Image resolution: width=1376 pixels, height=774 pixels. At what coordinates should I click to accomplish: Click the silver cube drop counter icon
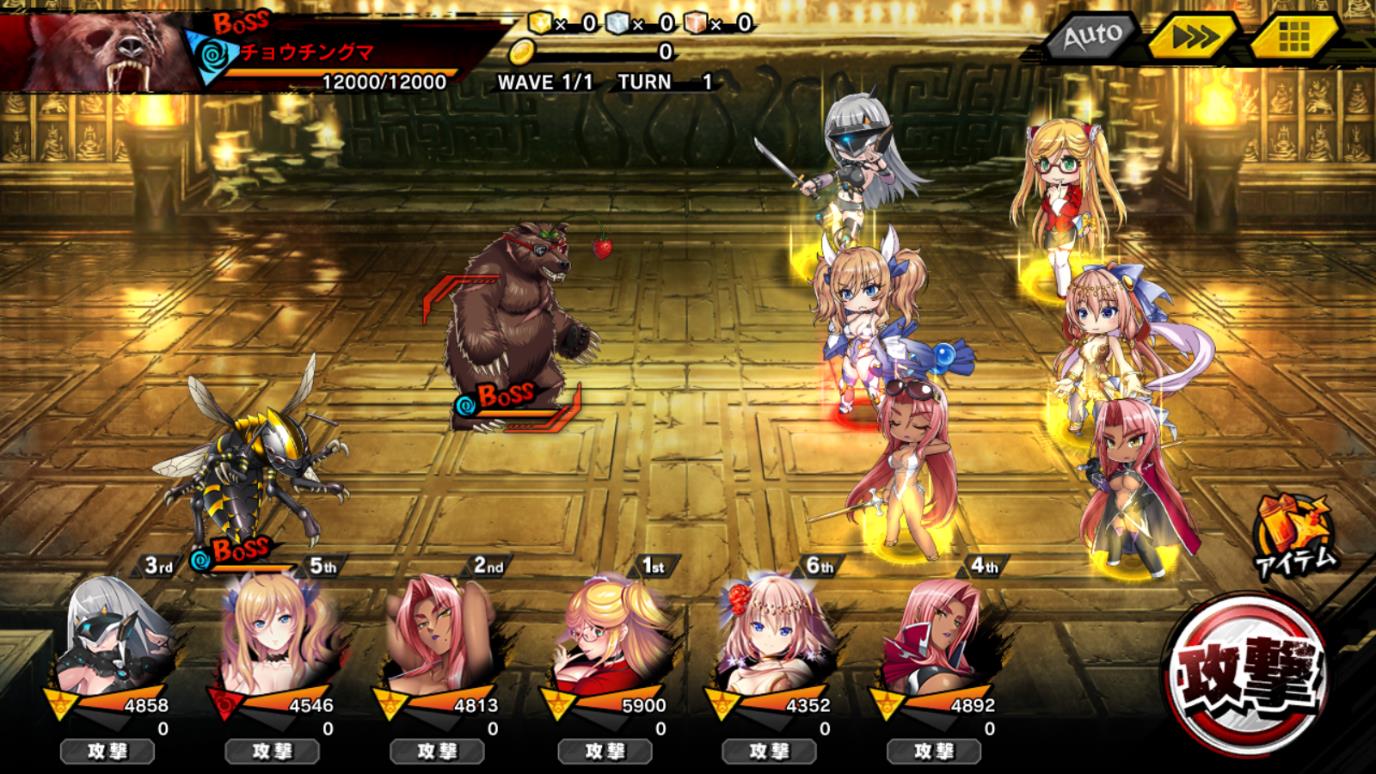point(615,22)
